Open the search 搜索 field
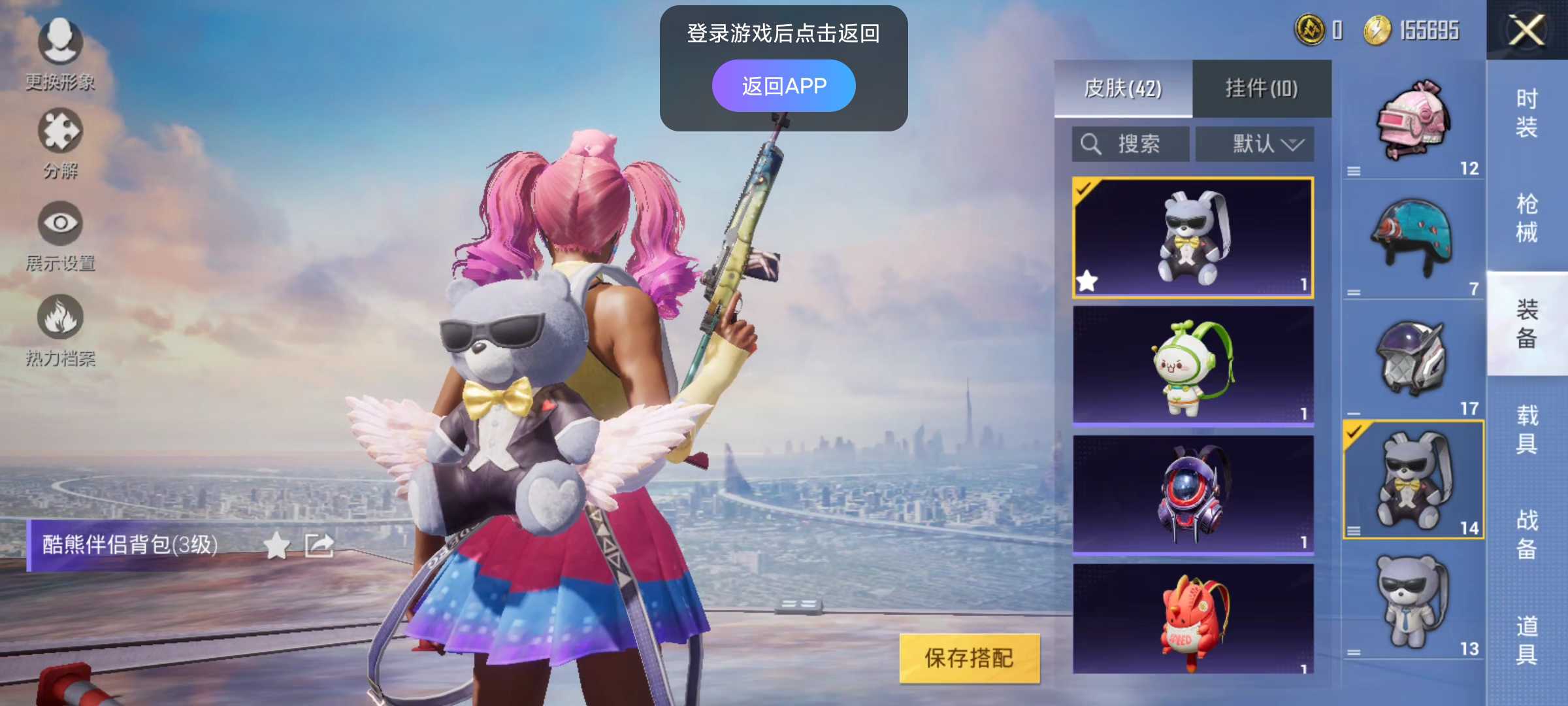 click(1130, 144)
